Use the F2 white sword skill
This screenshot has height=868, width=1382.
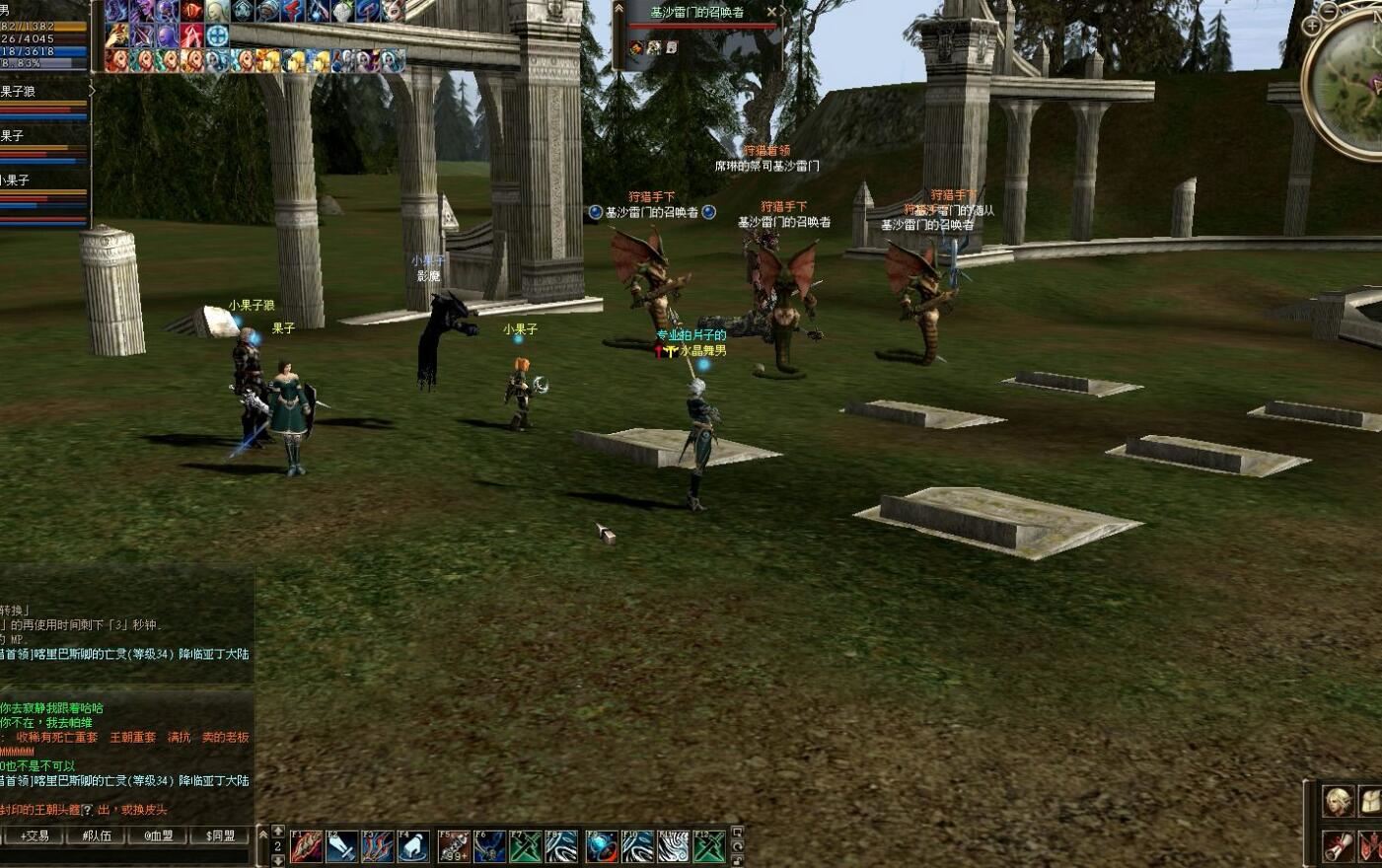(x=341, y=846)
